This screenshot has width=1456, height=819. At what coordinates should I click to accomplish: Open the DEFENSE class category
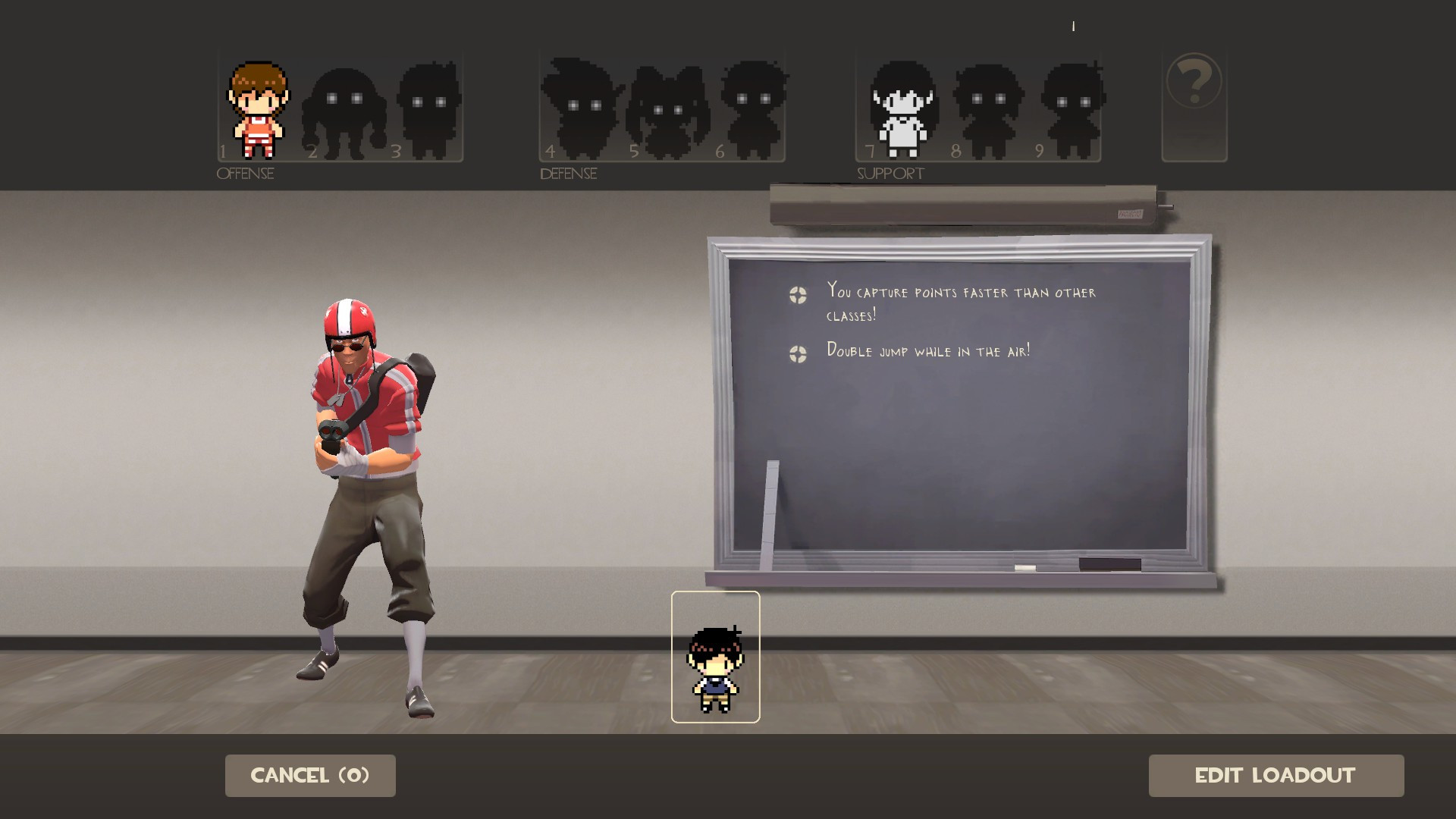click(567, 174)
